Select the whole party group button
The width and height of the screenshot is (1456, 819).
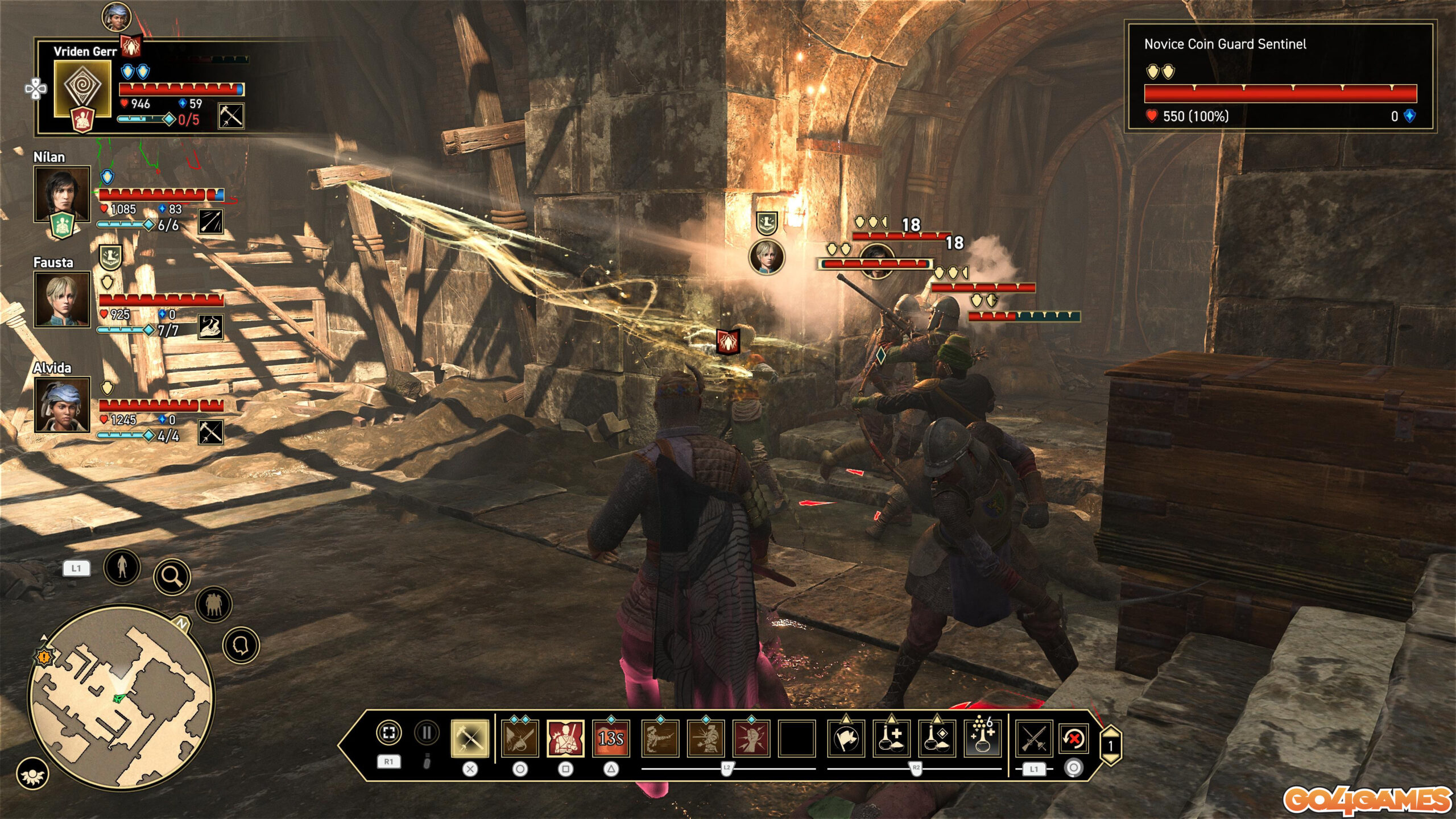tap(214, 604)
